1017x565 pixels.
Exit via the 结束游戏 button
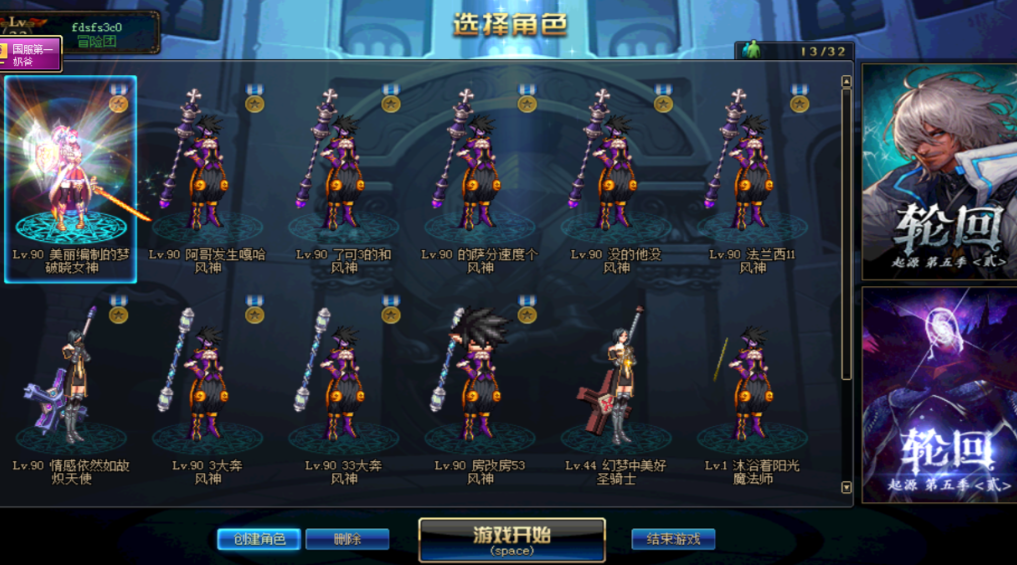(x=673, y=539)
